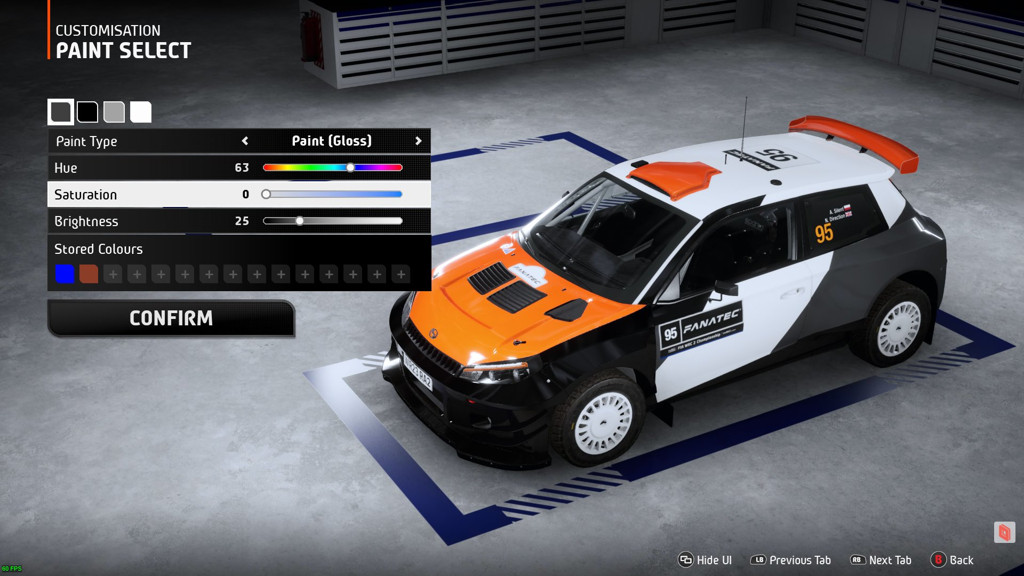Confirm the paint selection
The image size is (1024, 576).
[171, 318]
